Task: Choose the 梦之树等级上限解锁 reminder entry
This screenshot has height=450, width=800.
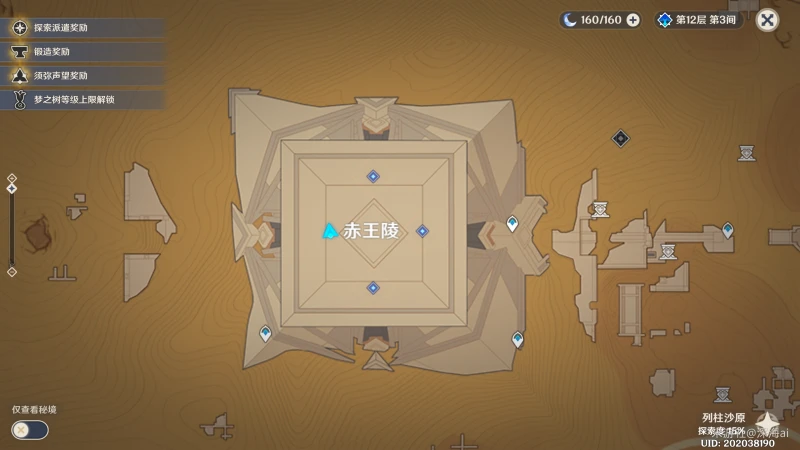Action: [x=80, y=99]
